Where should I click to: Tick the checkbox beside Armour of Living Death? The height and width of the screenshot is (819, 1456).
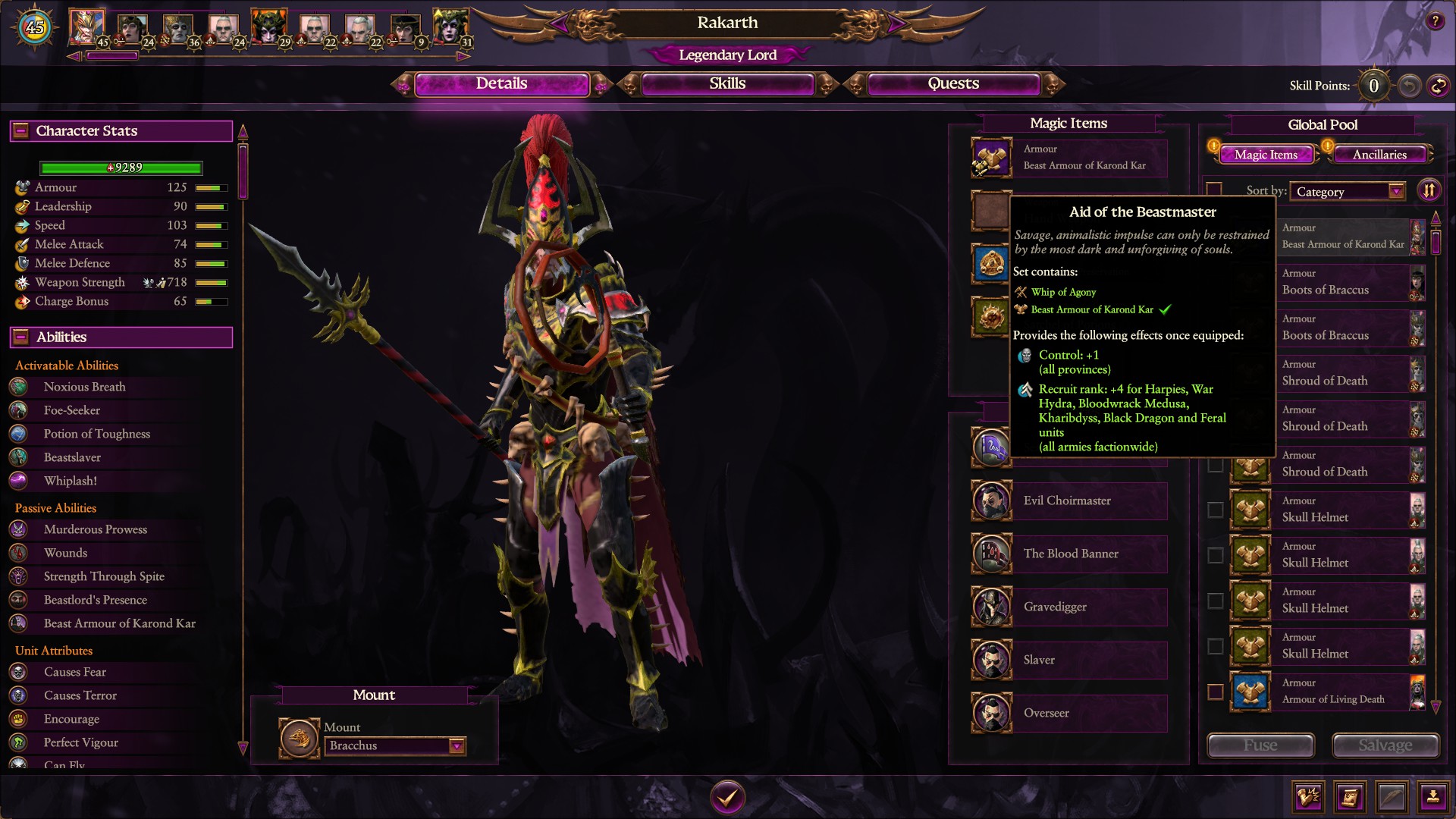point(1214,692)
